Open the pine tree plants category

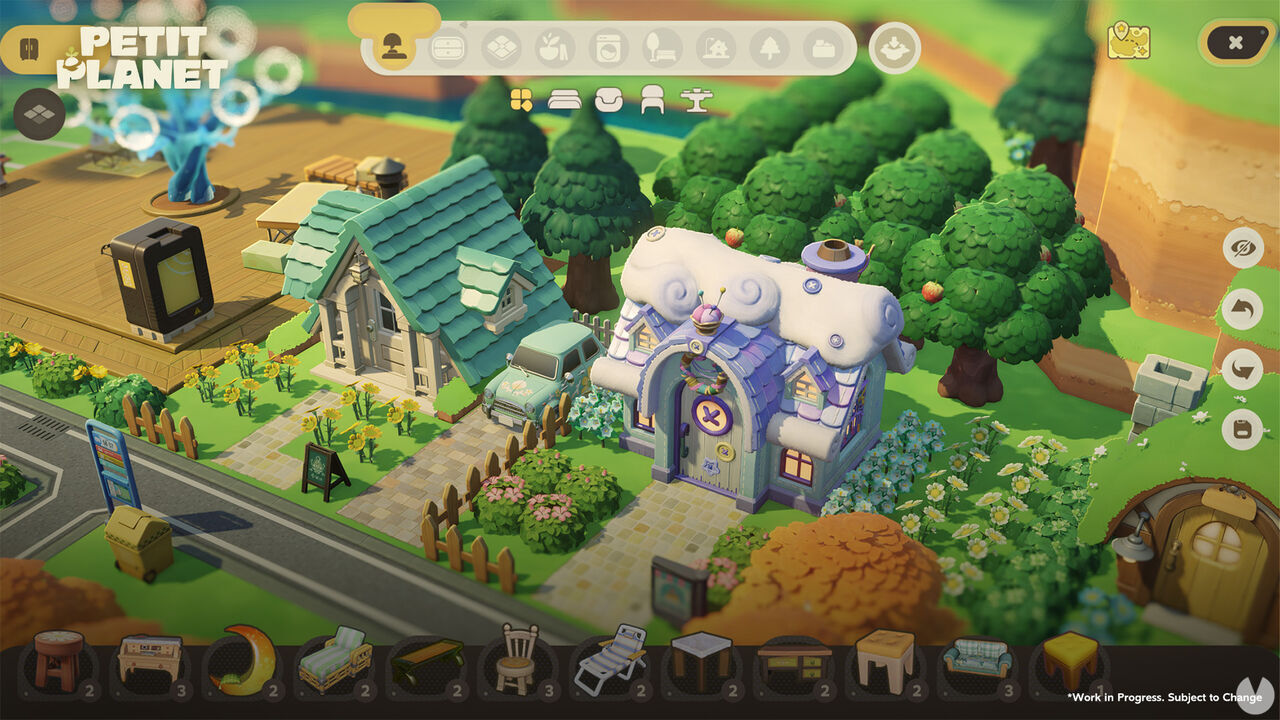769,47
